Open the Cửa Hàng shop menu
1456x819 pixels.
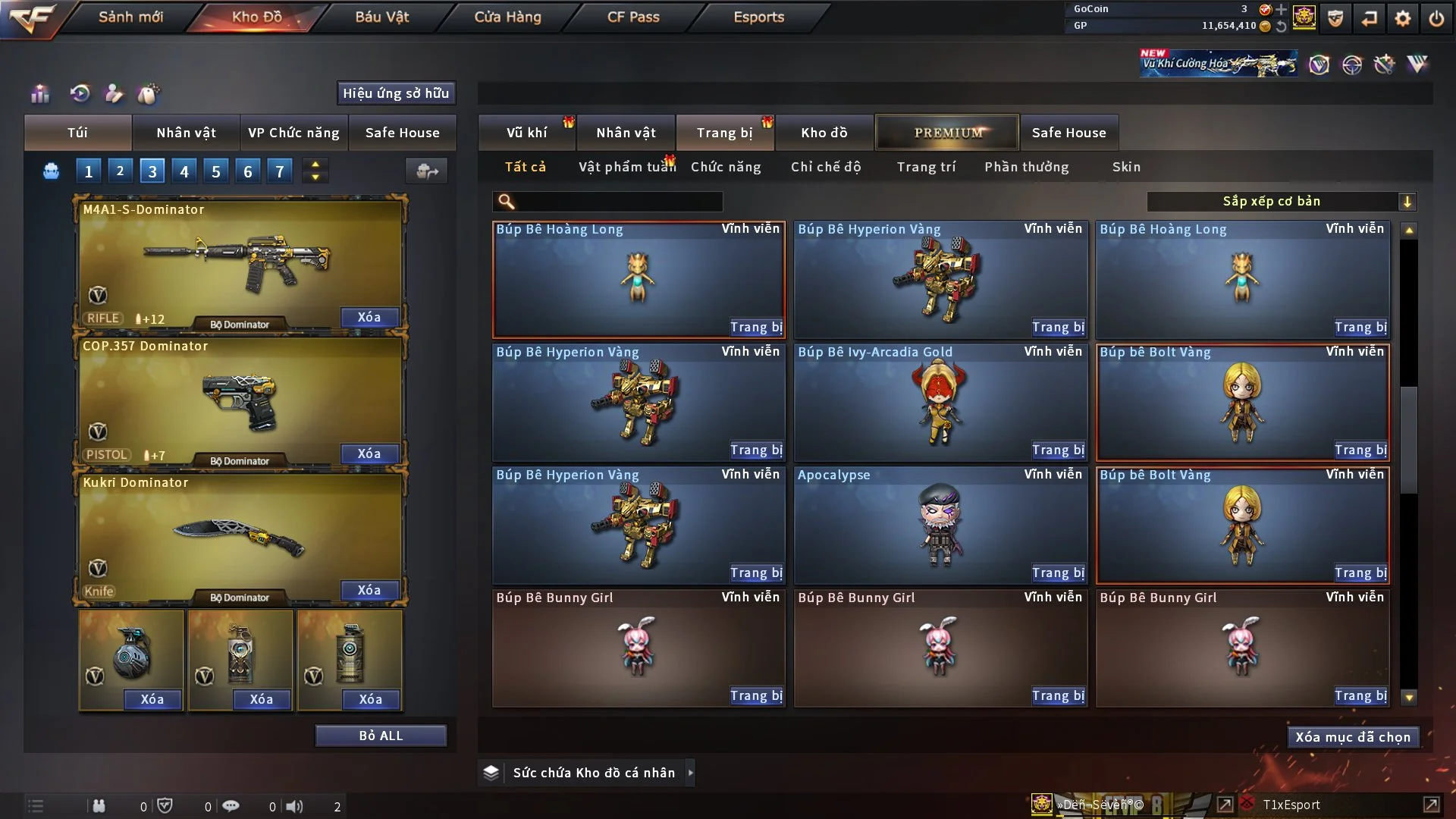click(x=507, y=17)
